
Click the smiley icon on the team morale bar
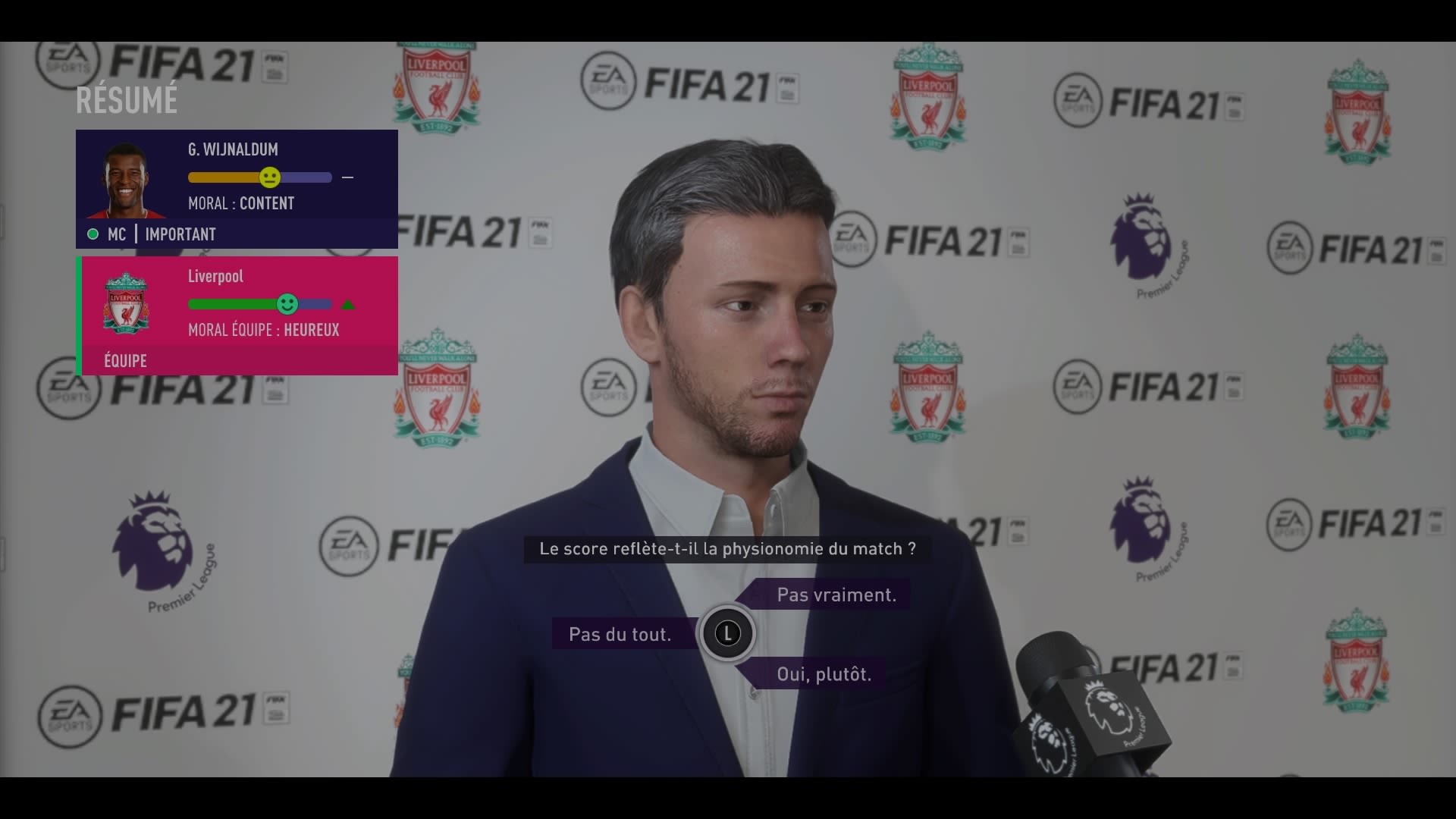click(x=288, y=304)
